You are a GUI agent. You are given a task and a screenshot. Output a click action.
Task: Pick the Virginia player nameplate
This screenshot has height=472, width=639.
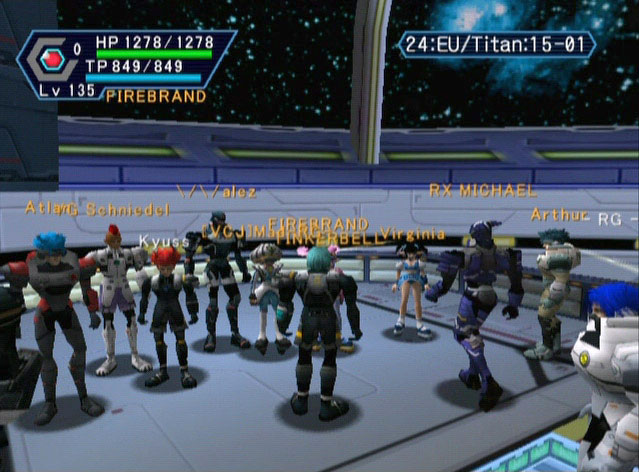pos(413,233)
